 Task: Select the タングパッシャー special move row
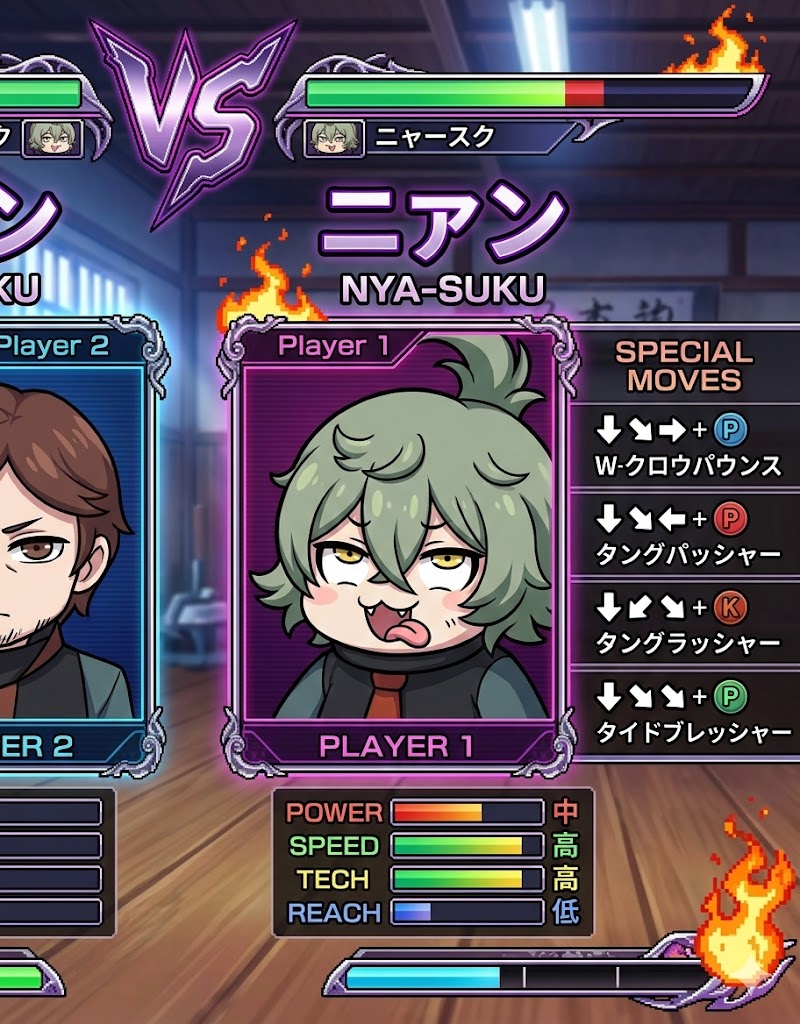688,534
